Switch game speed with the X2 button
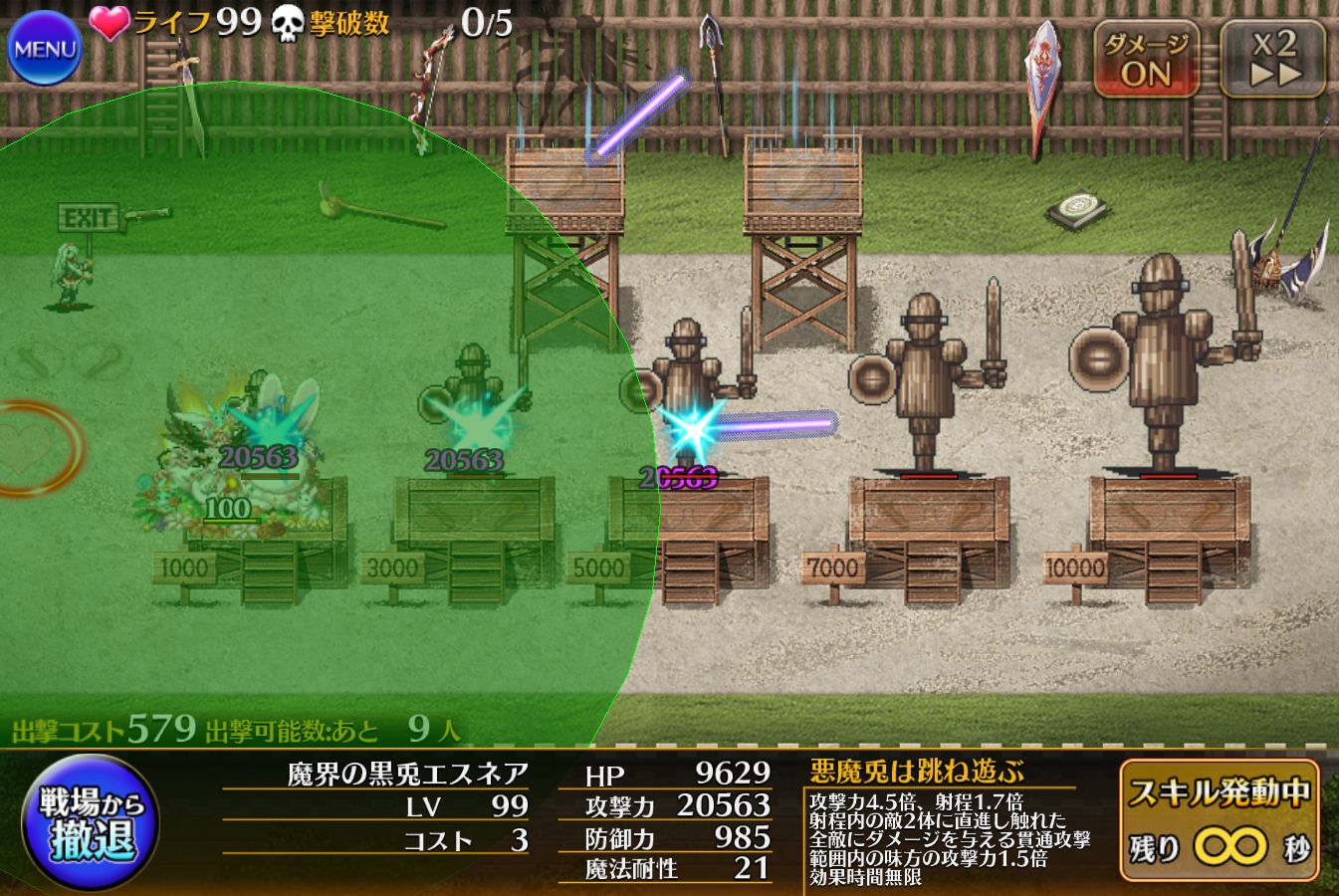 click(1273, 60)
